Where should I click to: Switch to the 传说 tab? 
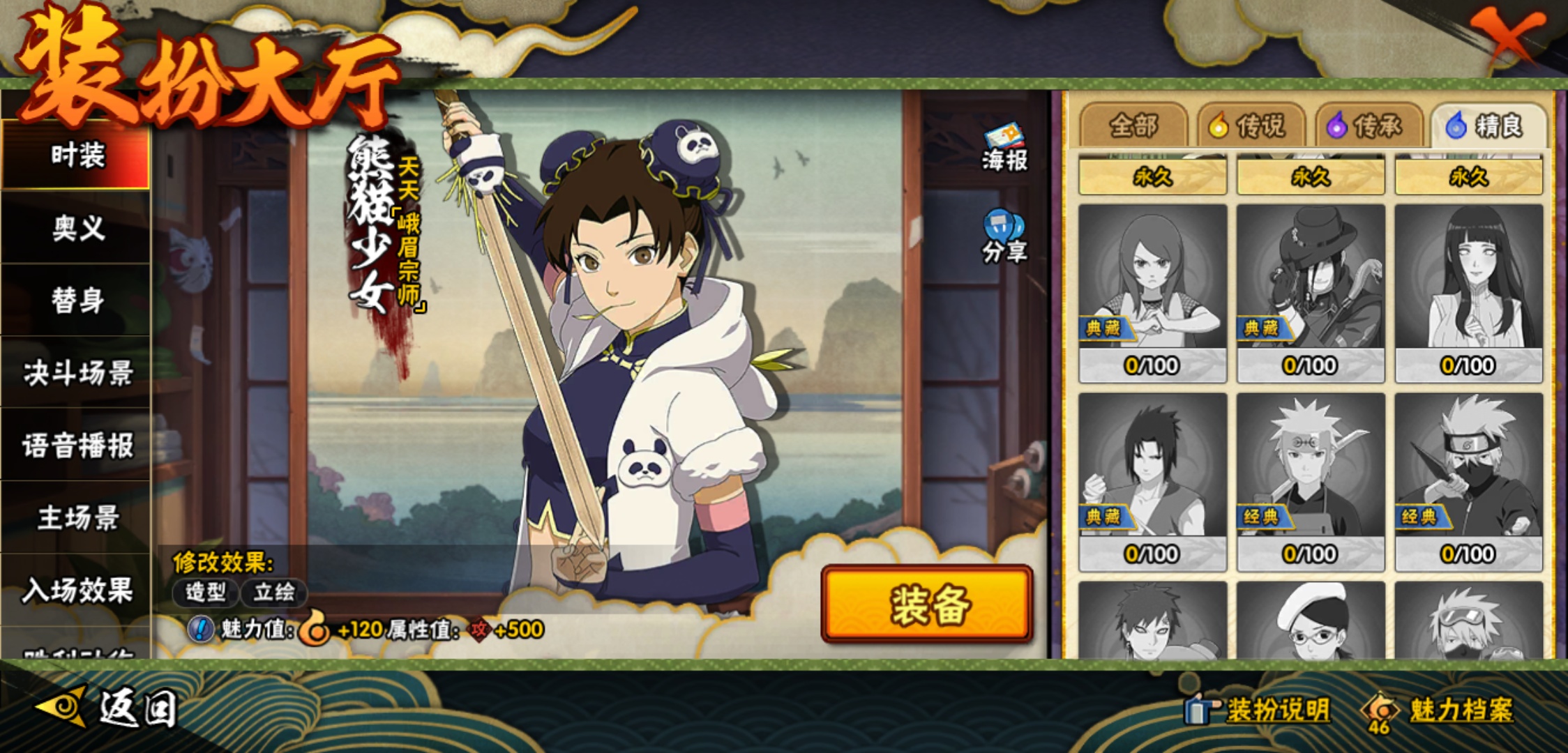(x=1251, y=126)
